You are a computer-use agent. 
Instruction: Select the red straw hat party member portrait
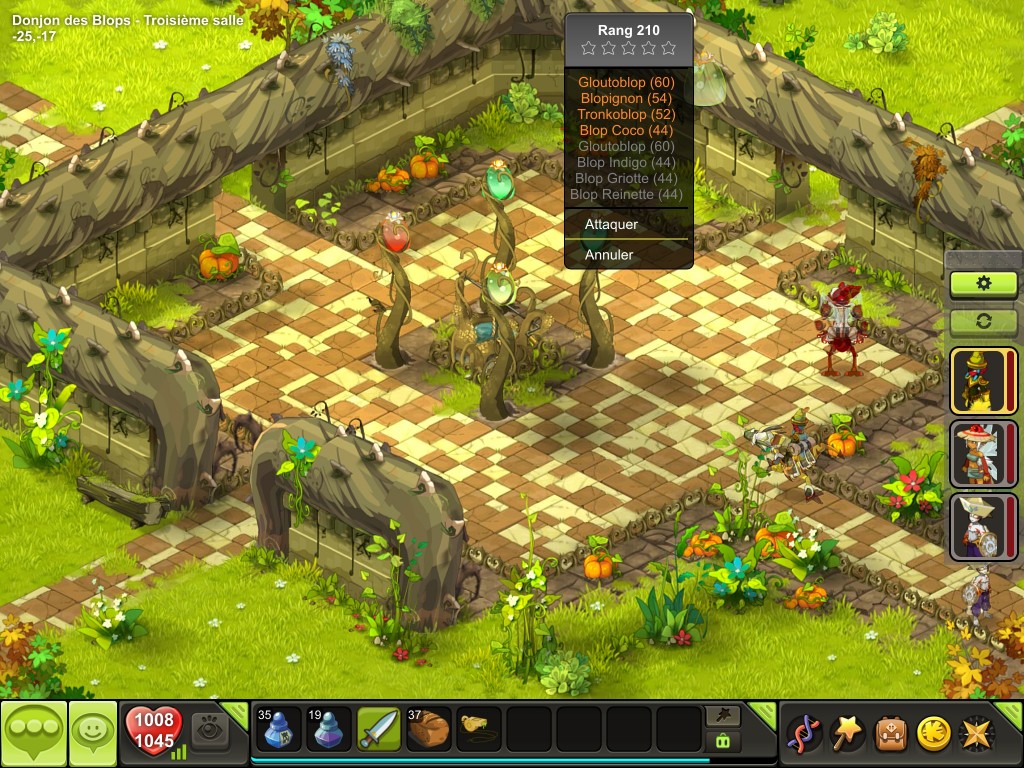click(977, 453)
